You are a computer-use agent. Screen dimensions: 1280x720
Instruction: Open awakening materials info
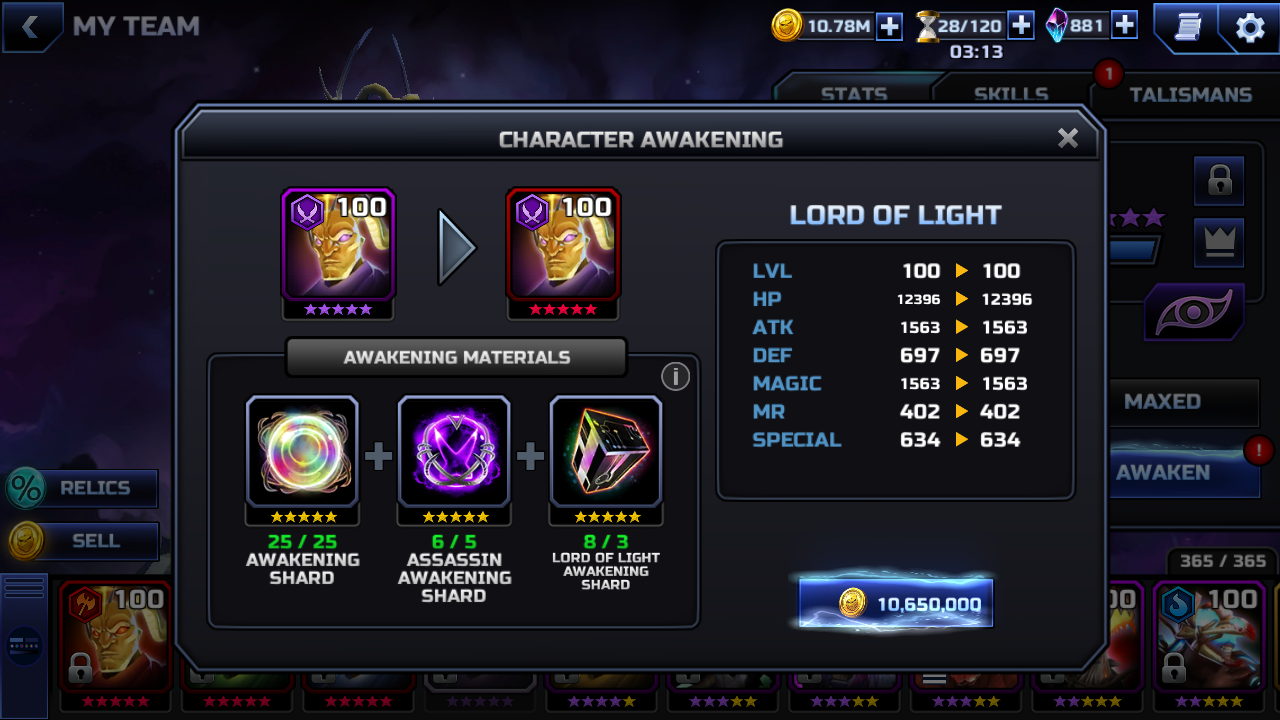click(x=675, y=376)
